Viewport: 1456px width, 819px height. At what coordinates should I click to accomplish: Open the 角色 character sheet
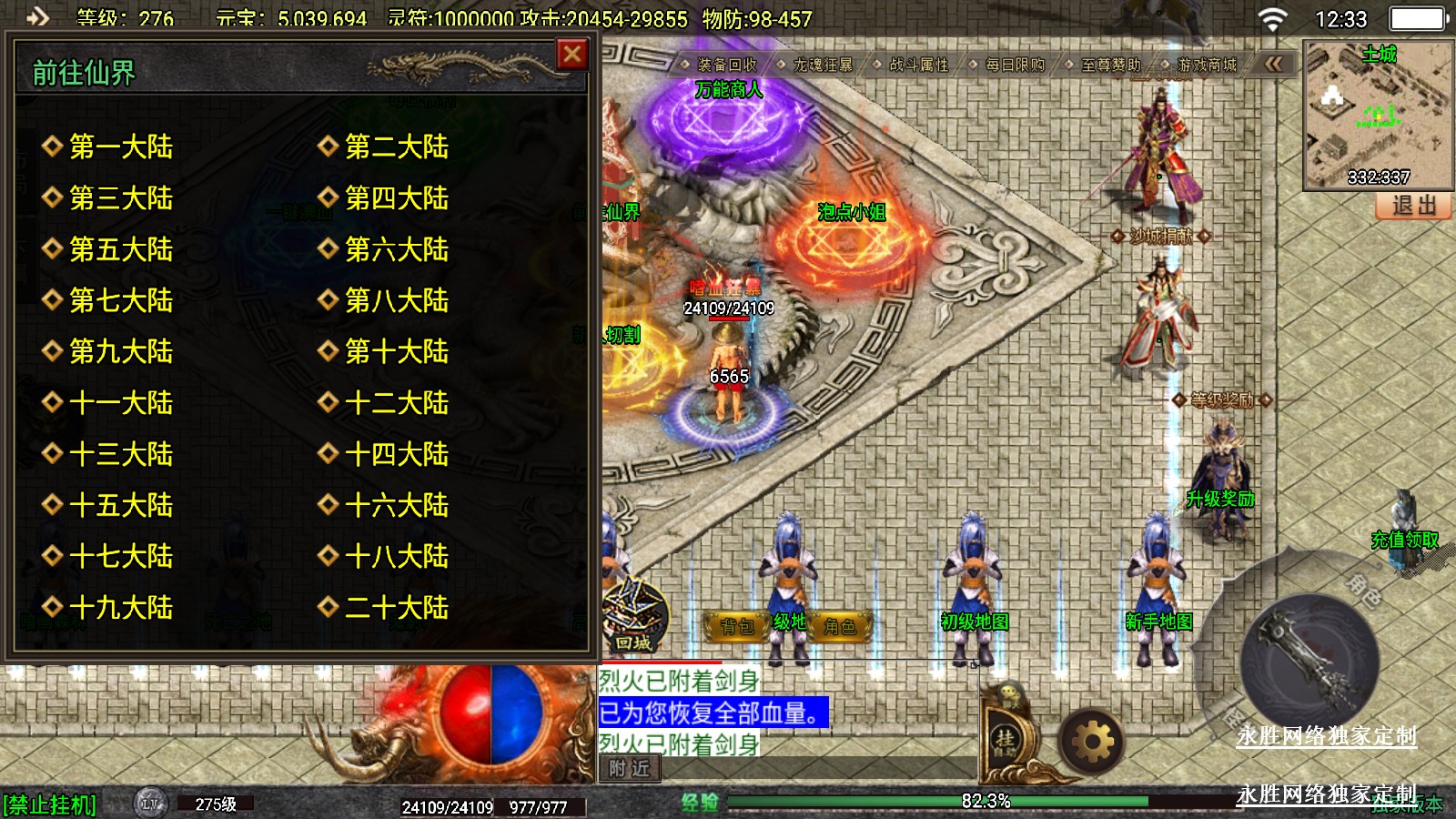839,626
